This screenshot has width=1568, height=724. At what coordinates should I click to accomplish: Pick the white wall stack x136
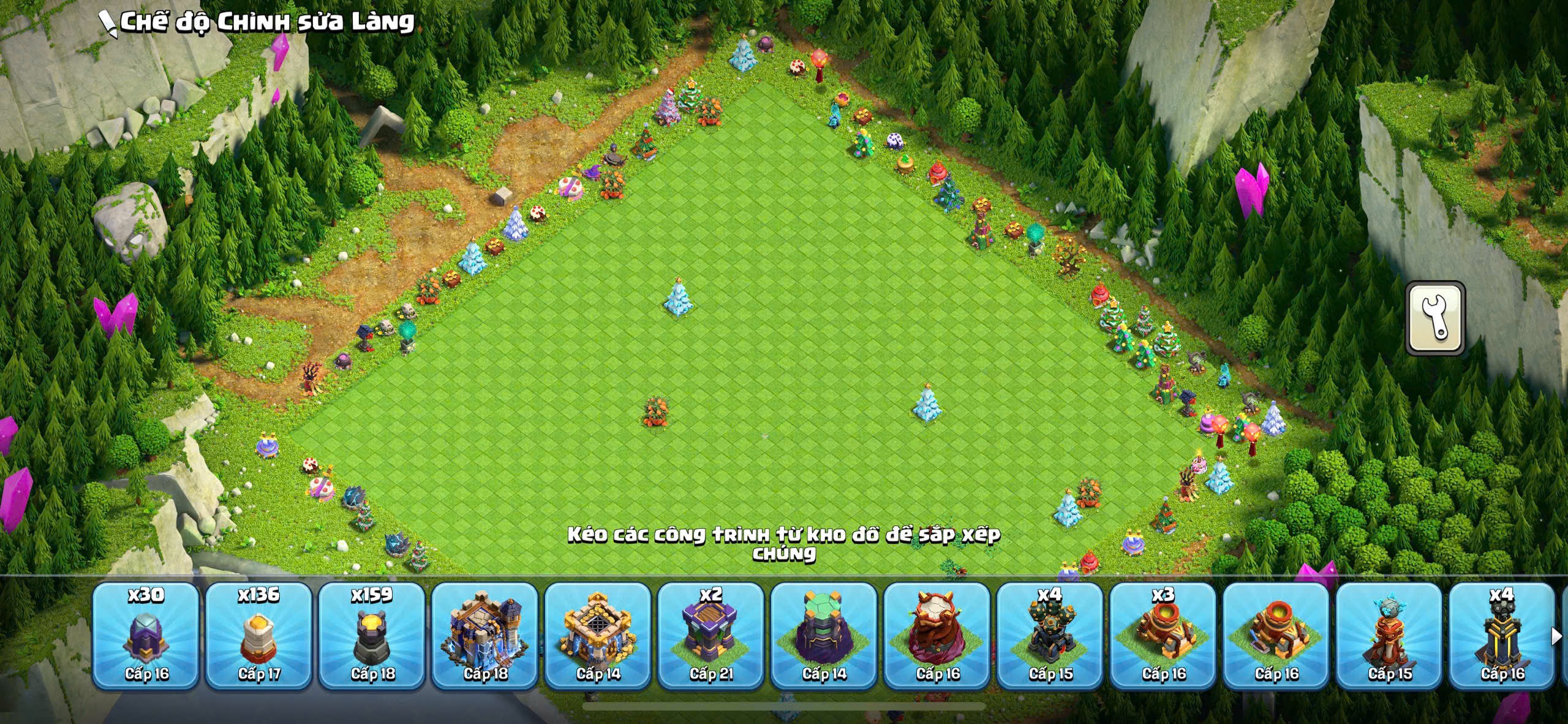click(x=259, y=636)
